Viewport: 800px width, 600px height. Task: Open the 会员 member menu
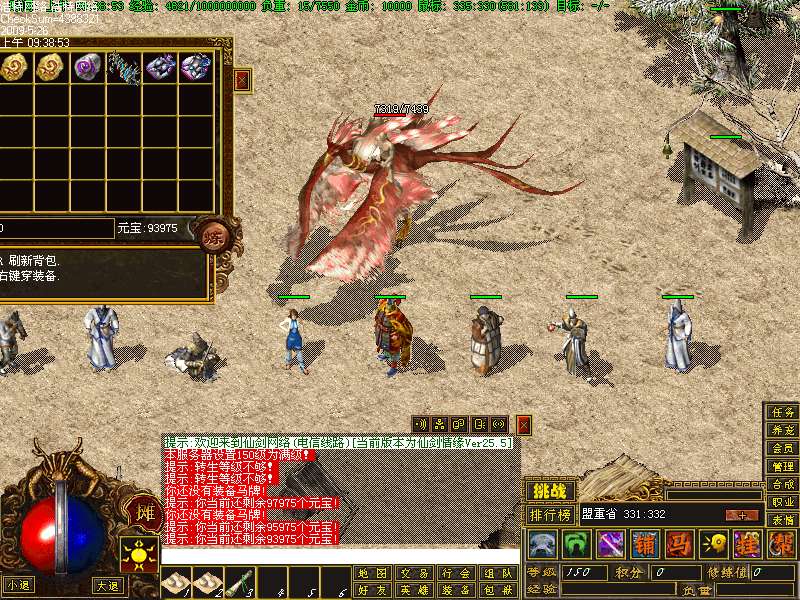point(783,448)
